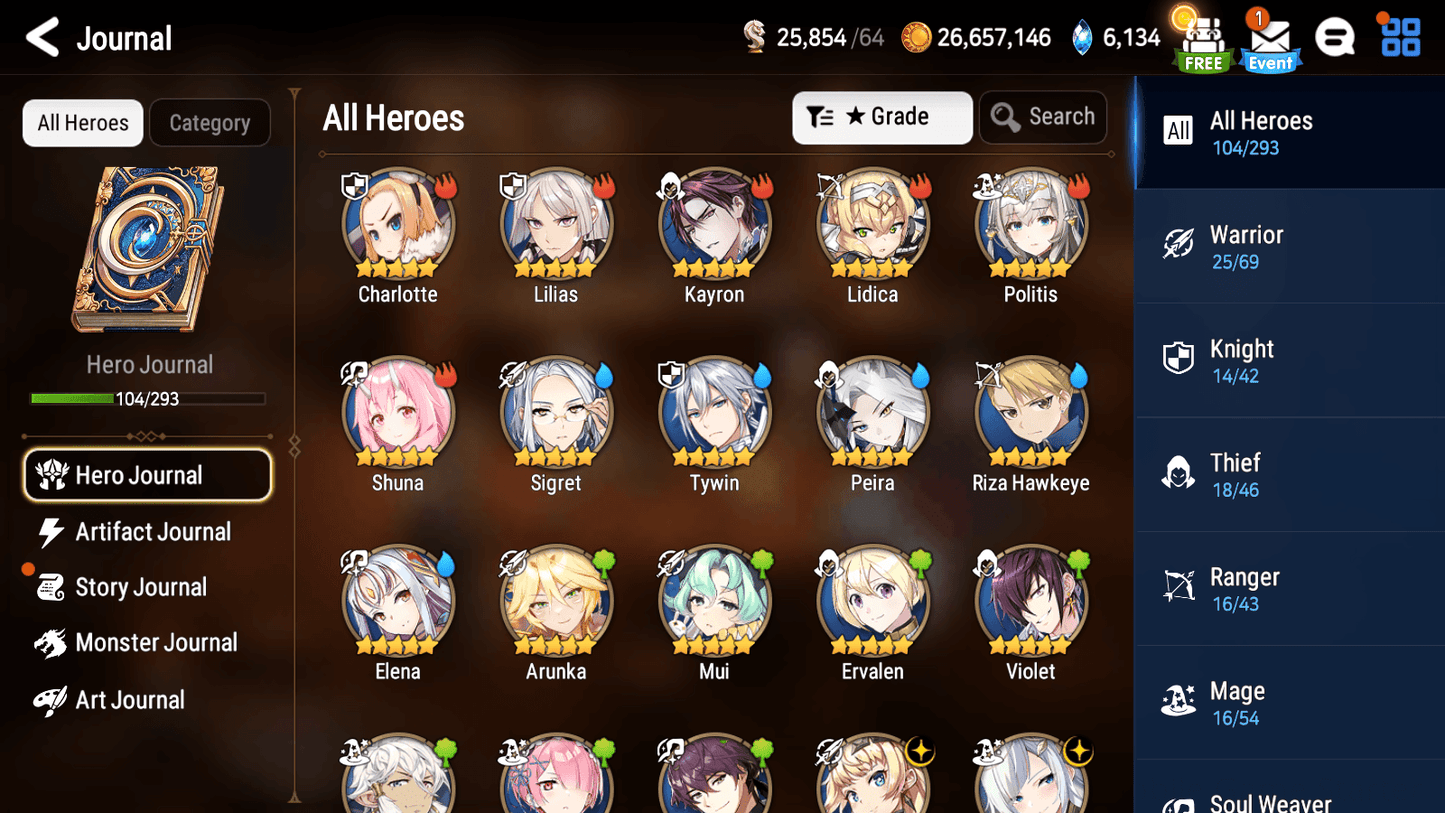
Task: Select the All Heroes filter tab
Action: coord(82,122)
